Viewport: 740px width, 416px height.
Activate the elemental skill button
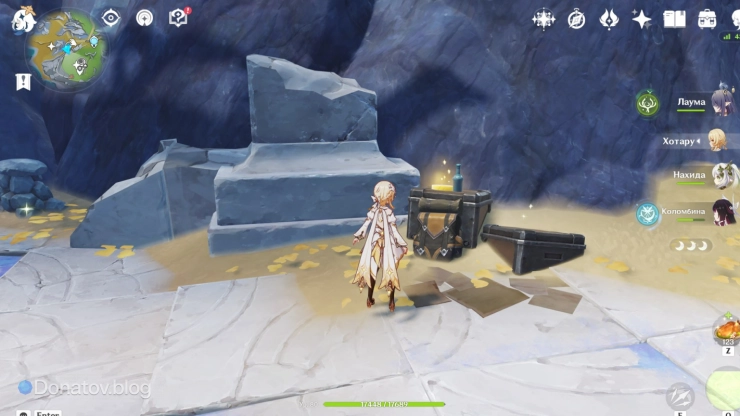pyautogui.click(x=681, y=395)
